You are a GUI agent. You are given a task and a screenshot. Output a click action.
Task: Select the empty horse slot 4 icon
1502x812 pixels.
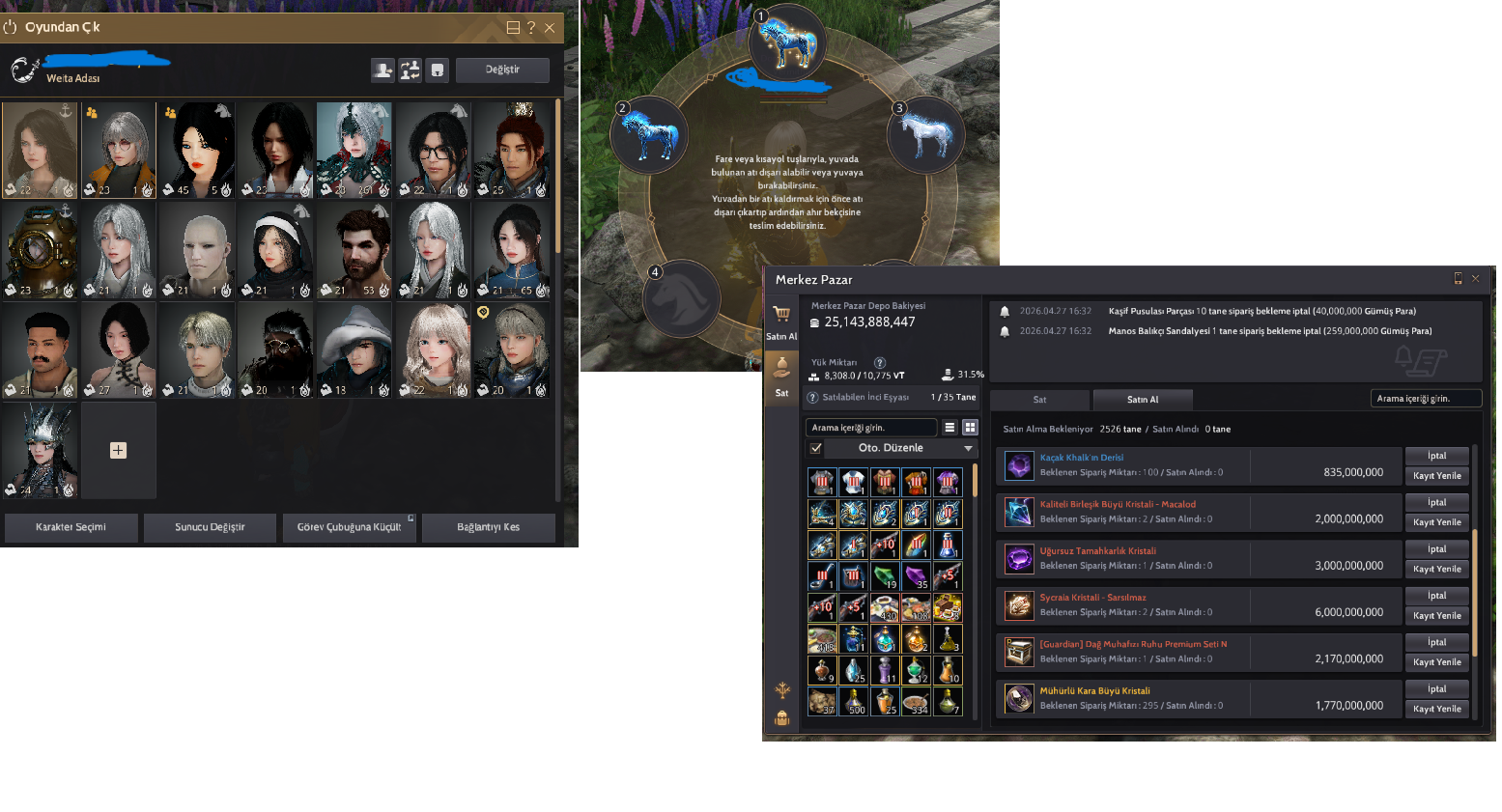681,299
